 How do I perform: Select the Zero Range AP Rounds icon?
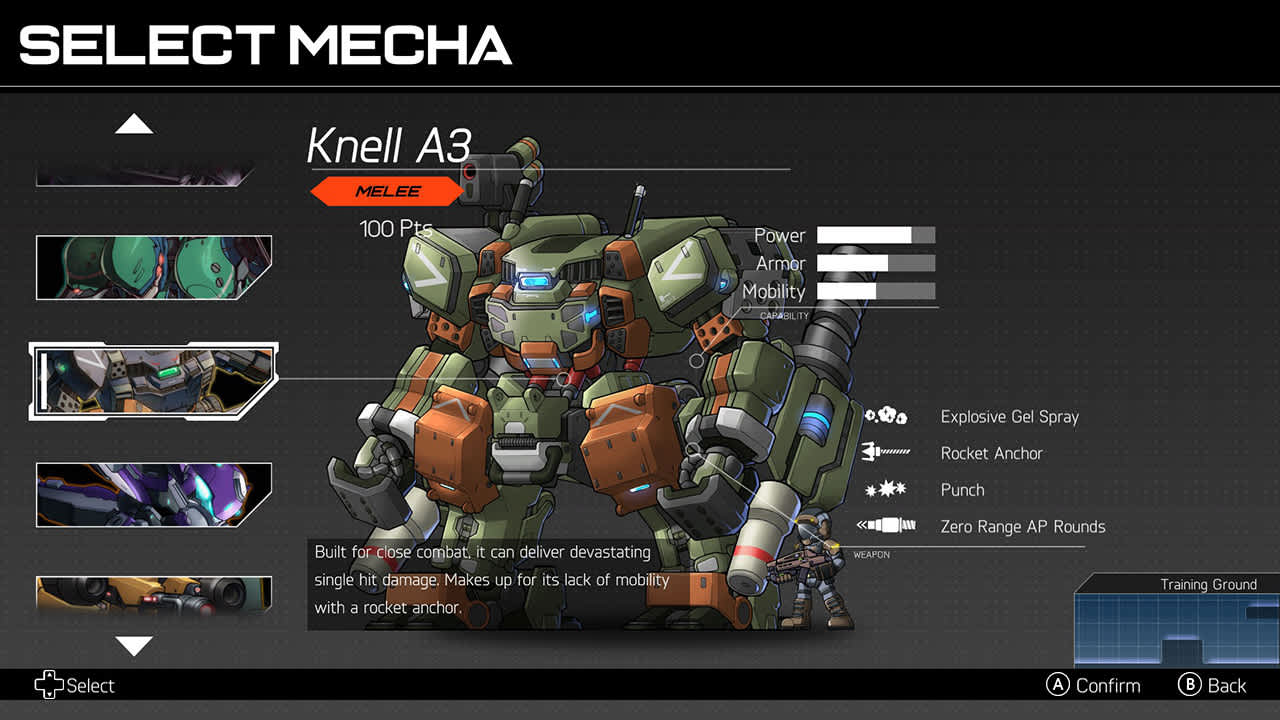pos(886,527)
